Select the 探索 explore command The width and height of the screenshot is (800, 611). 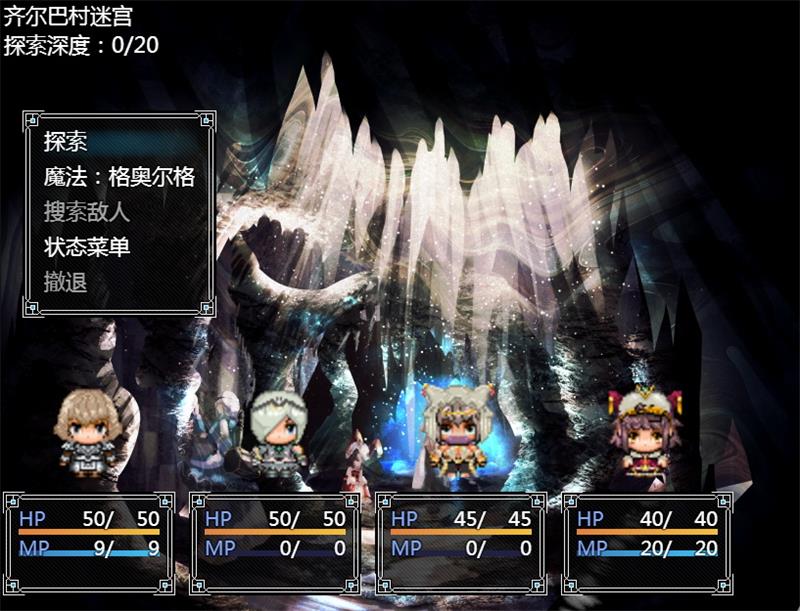66,143
